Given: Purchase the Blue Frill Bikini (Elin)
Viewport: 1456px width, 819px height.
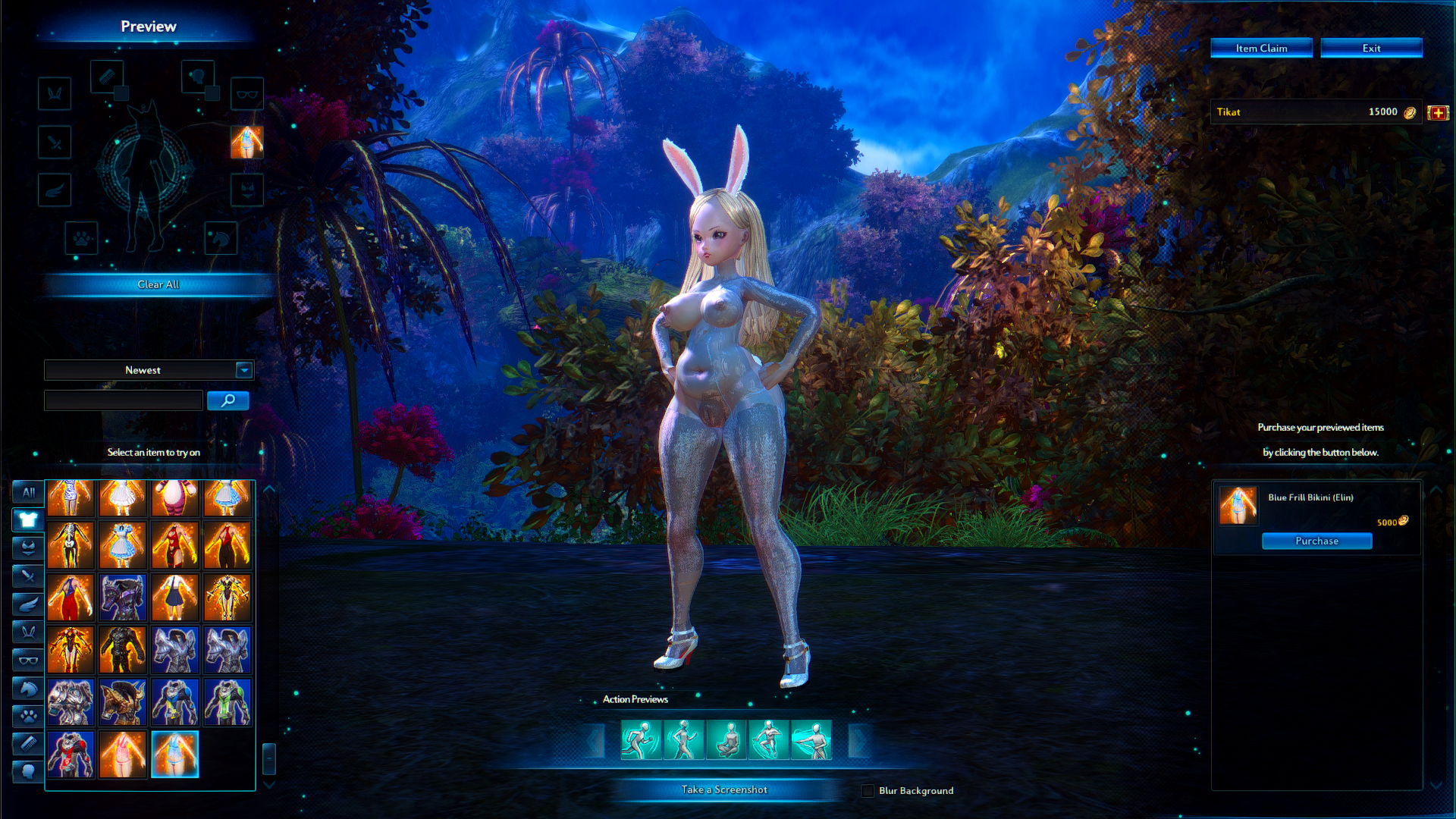Looking at the screenshot, I should click(1316, 541).
